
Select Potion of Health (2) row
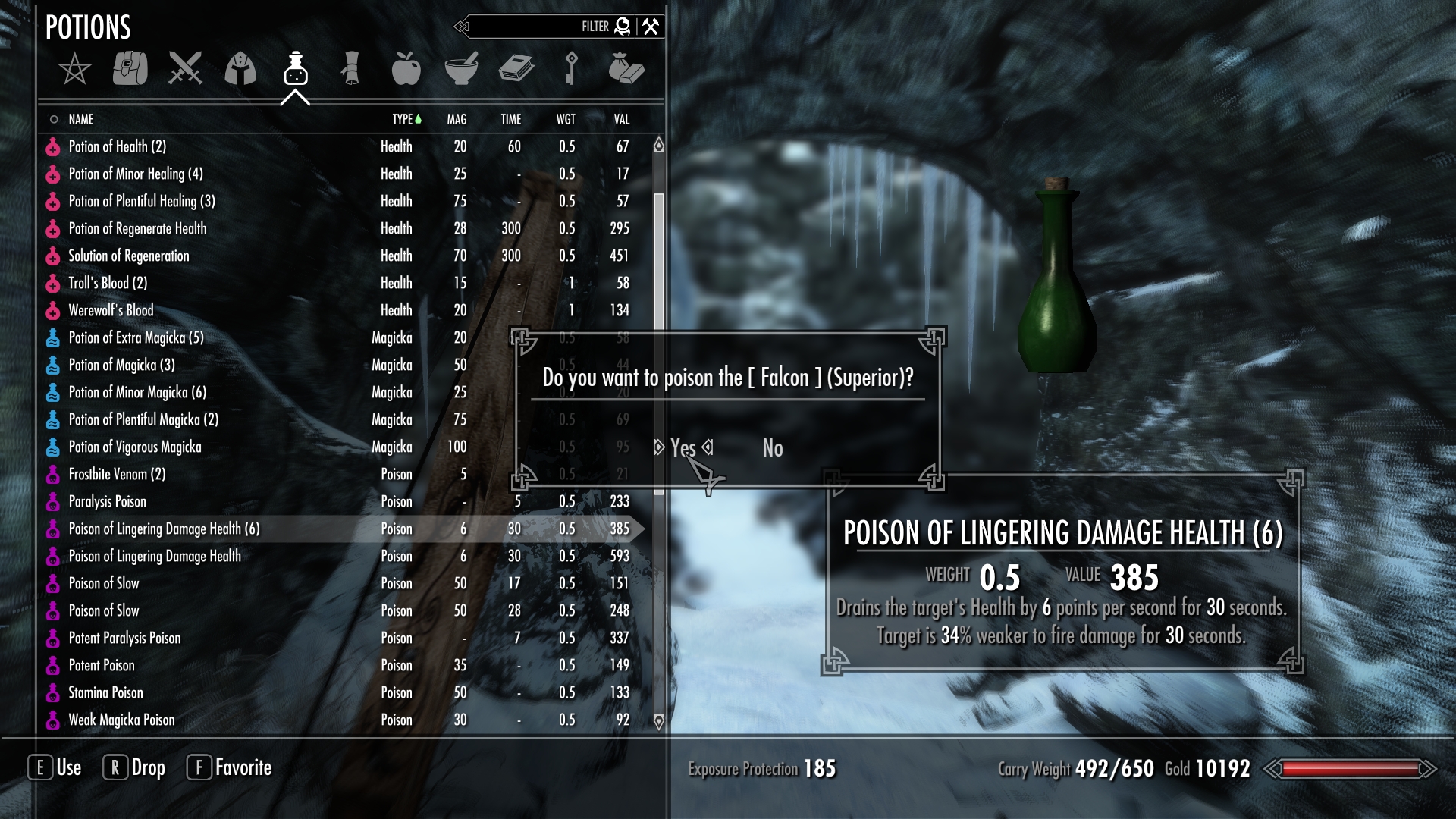pos(118,146)
